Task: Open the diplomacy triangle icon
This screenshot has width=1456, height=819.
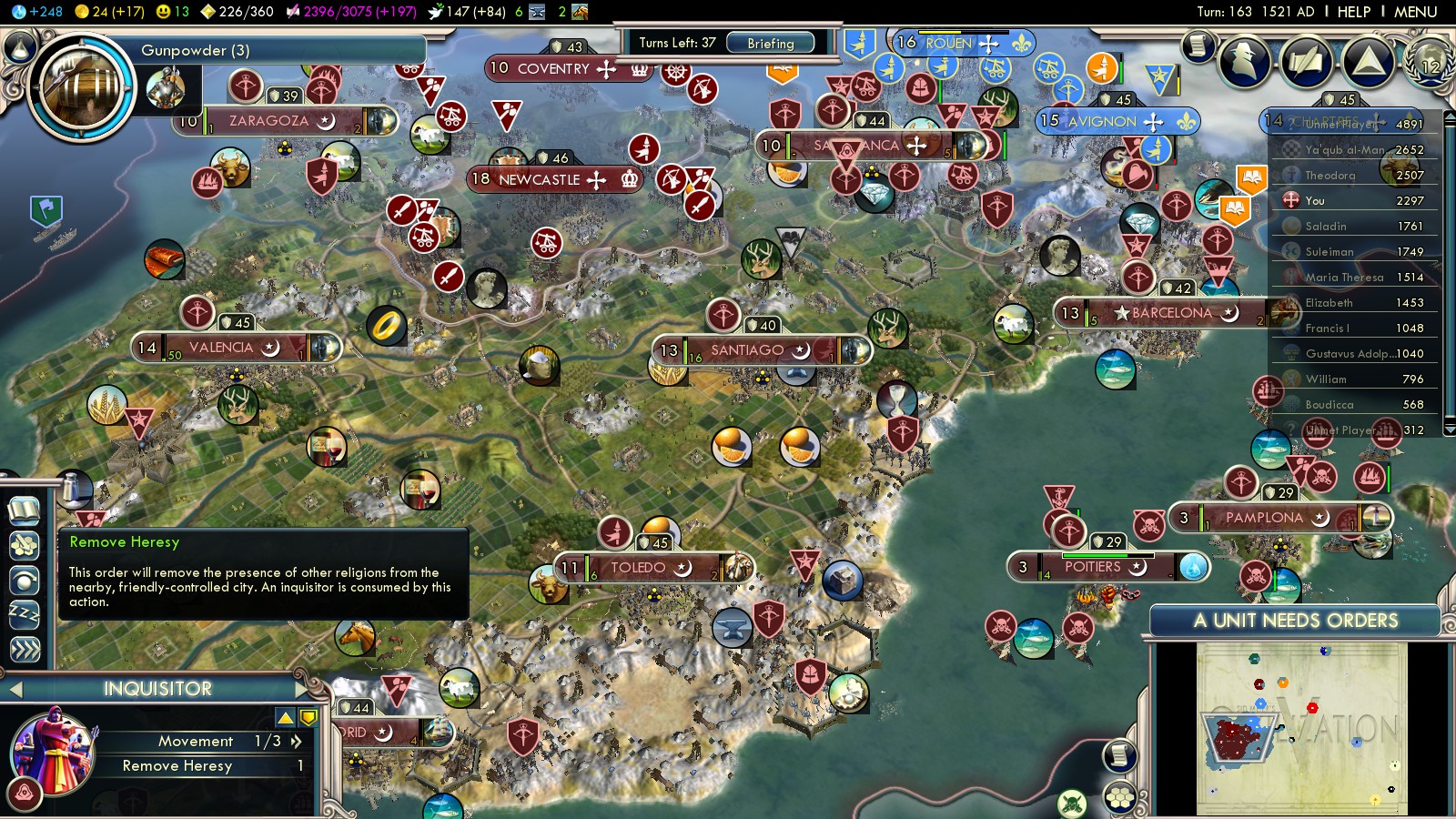Action: point(1368,62)
